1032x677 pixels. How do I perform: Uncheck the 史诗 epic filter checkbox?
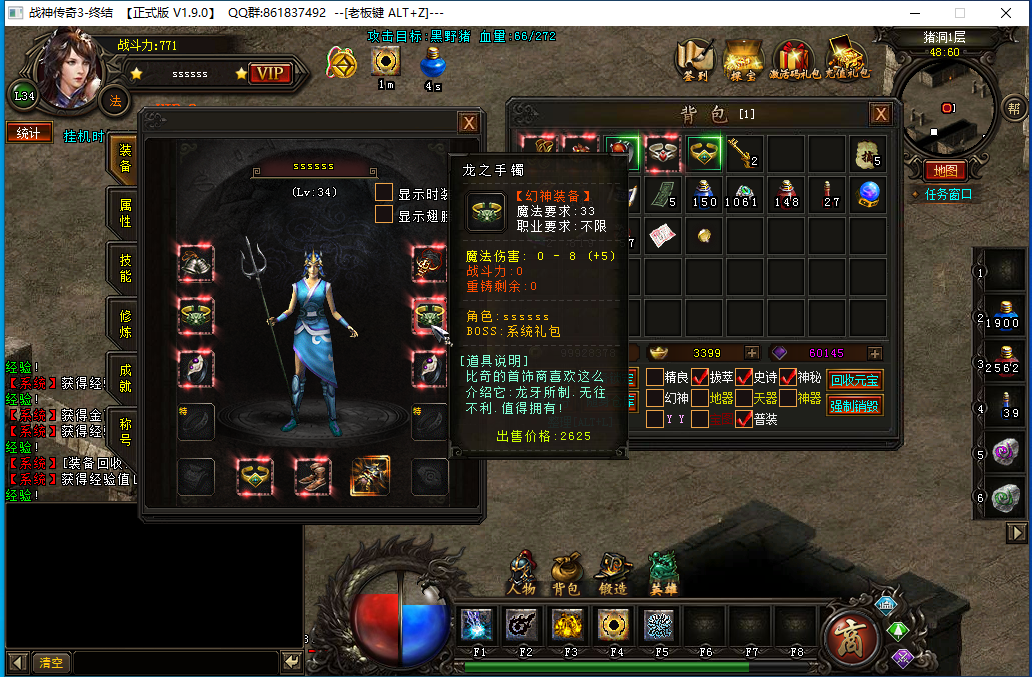coord(744,377)
